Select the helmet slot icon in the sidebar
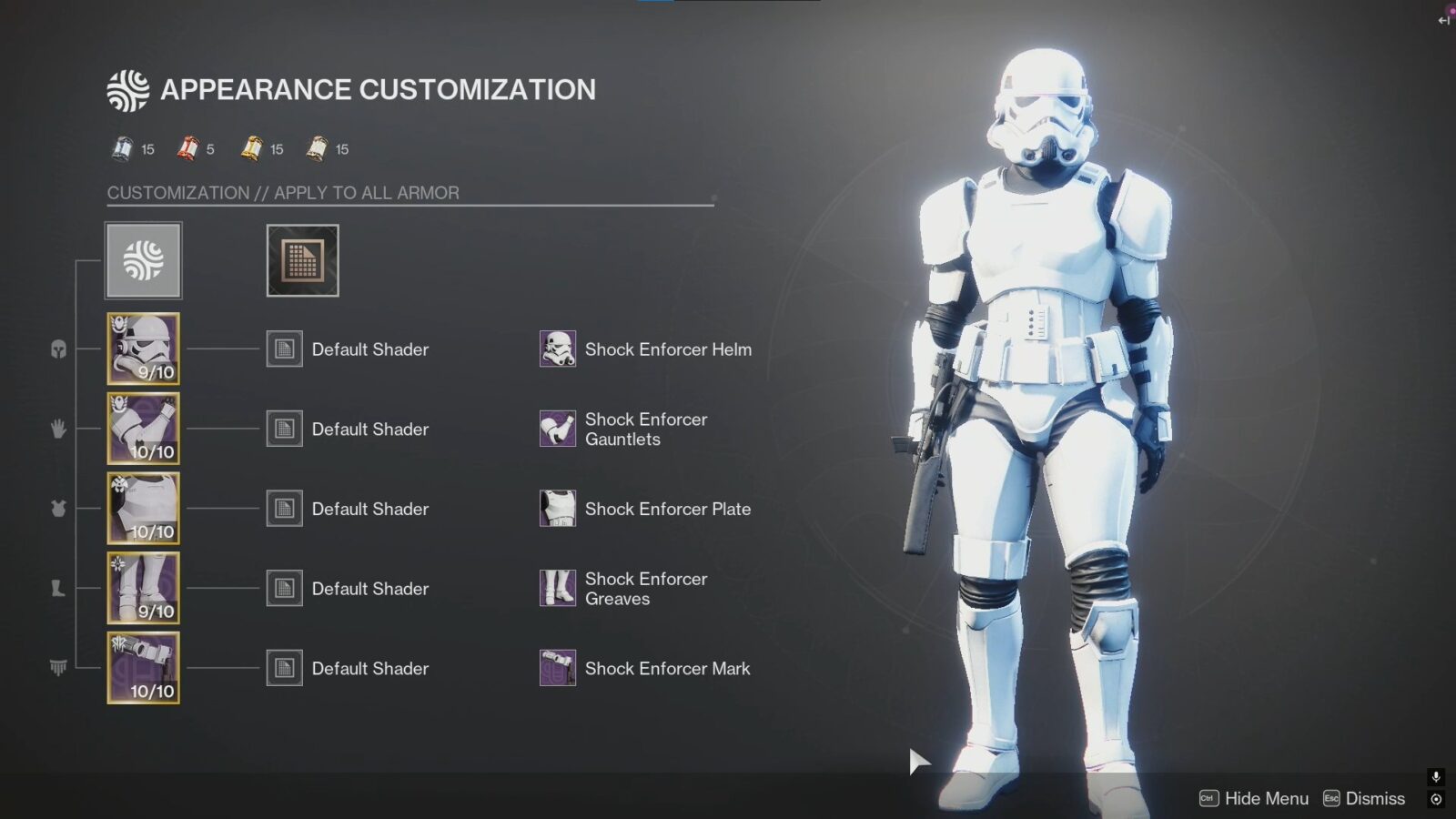Viewport: 1456px width, 819px height. 57,349
